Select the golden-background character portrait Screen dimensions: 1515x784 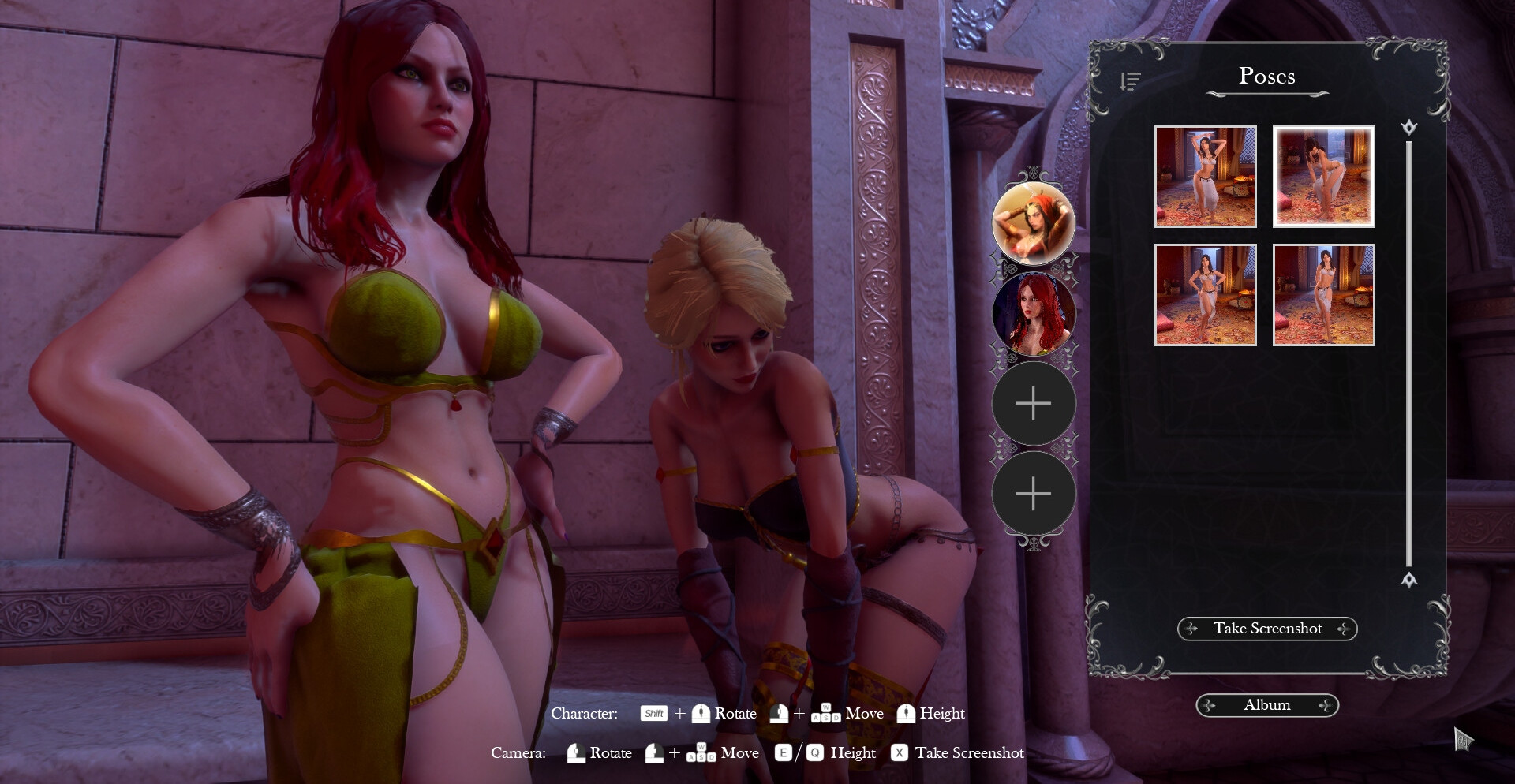click(1033, 223)
